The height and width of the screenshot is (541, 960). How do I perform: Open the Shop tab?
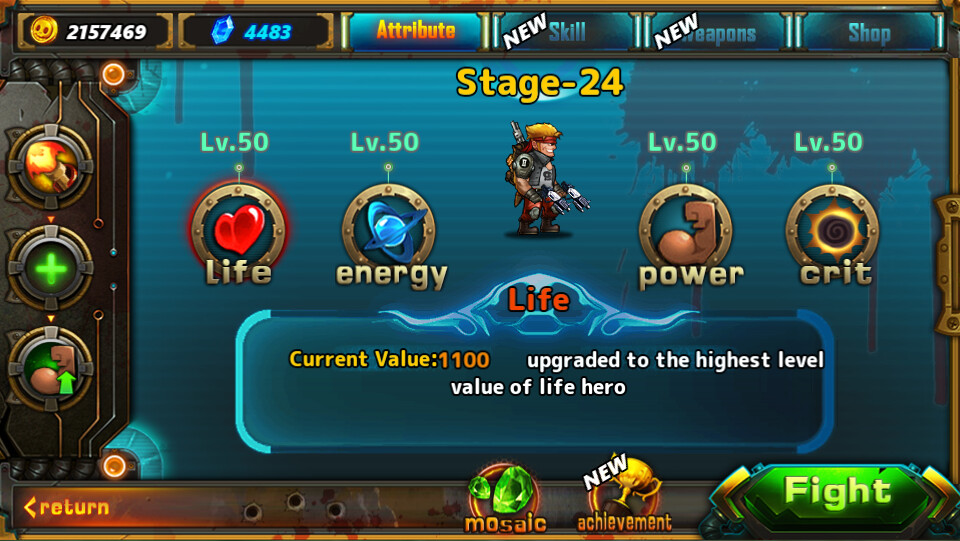(868, 33)
